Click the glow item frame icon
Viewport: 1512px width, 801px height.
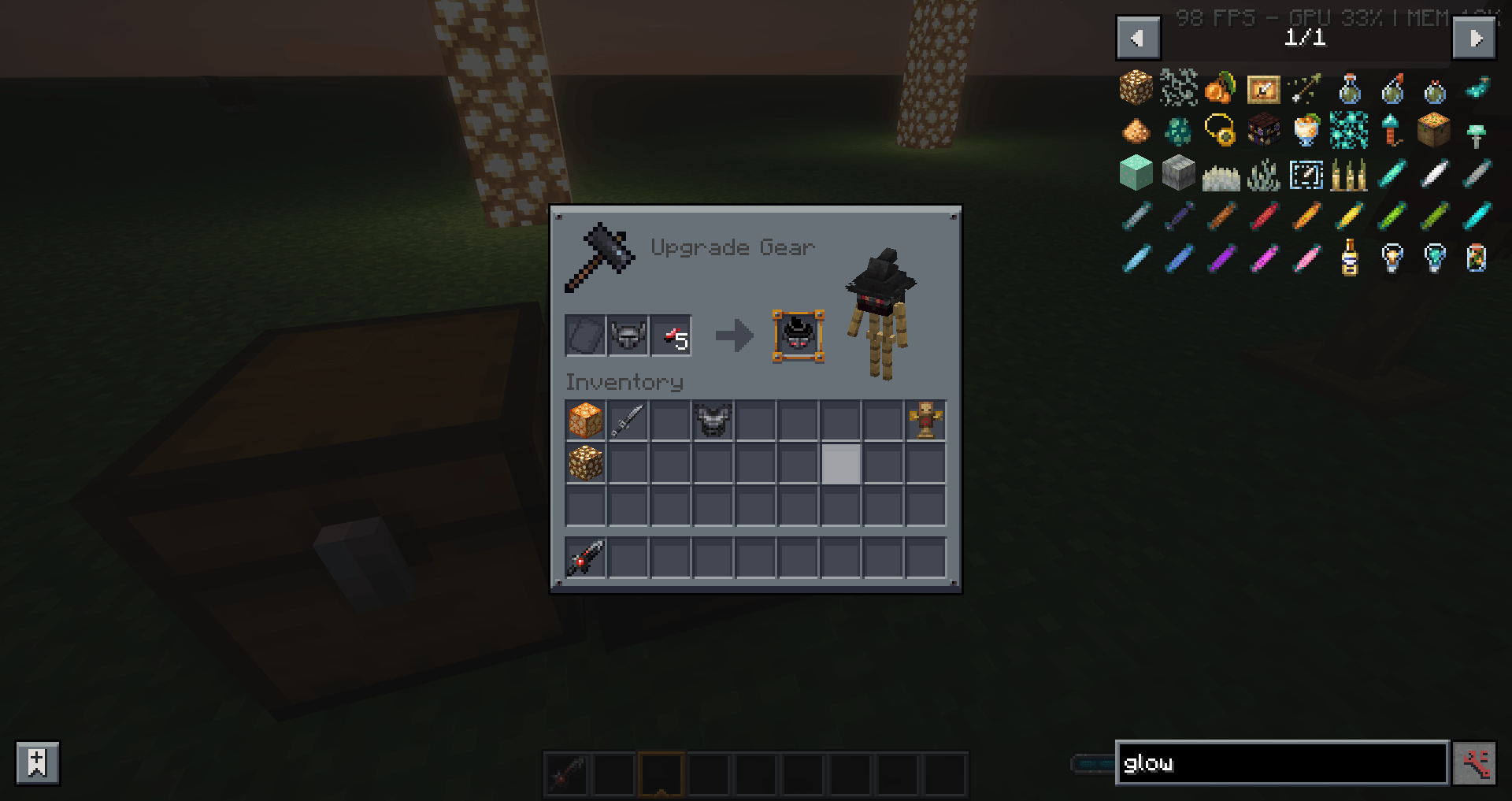1262,87
